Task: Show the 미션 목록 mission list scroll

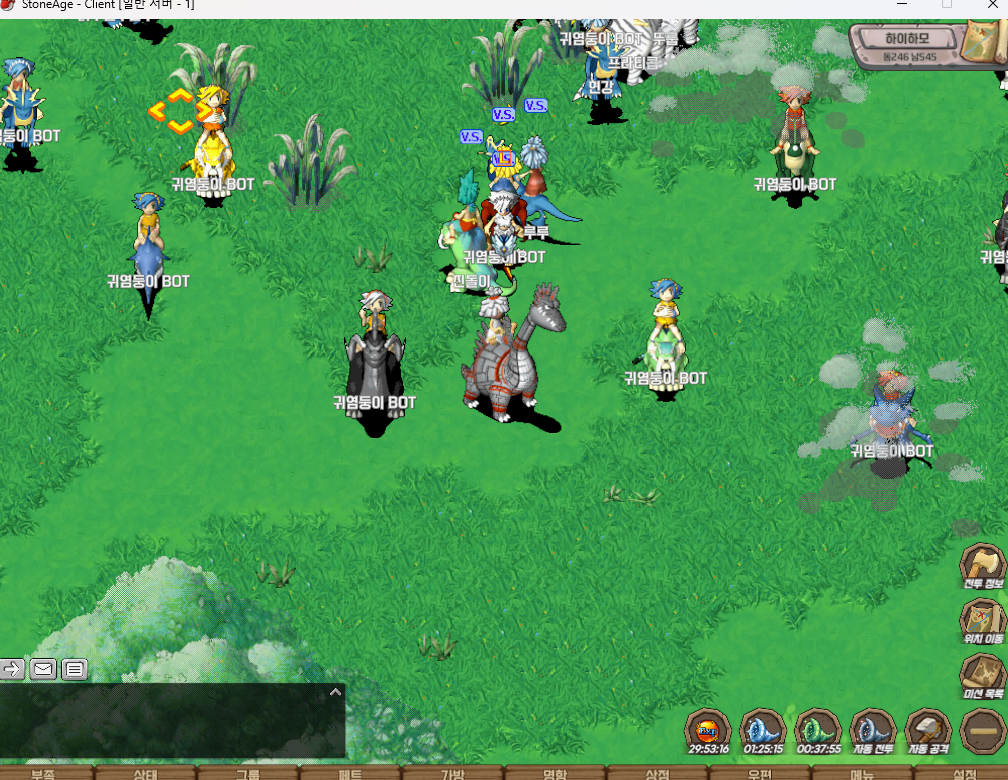Action: 982,675
